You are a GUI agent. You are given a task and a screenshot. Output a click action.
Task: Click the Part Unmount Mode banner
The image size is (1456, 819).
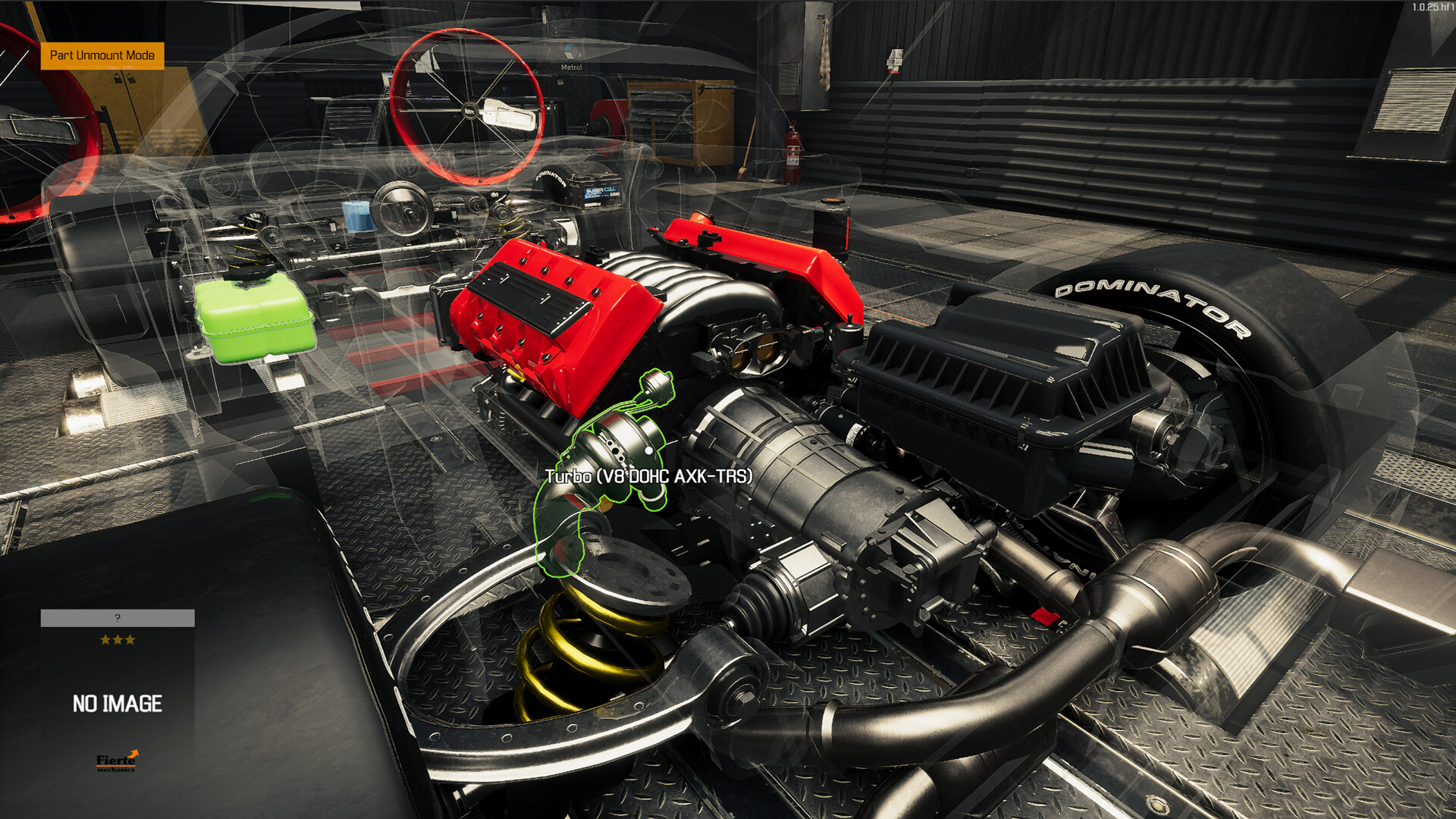[x=101, y=55]
